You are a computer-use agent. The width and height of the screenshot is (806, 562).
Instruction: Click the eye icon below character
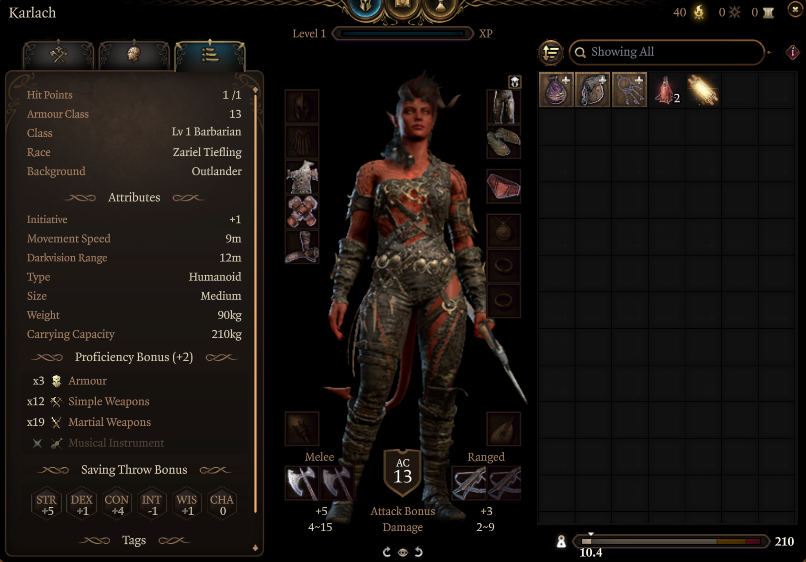pos(402,551)
